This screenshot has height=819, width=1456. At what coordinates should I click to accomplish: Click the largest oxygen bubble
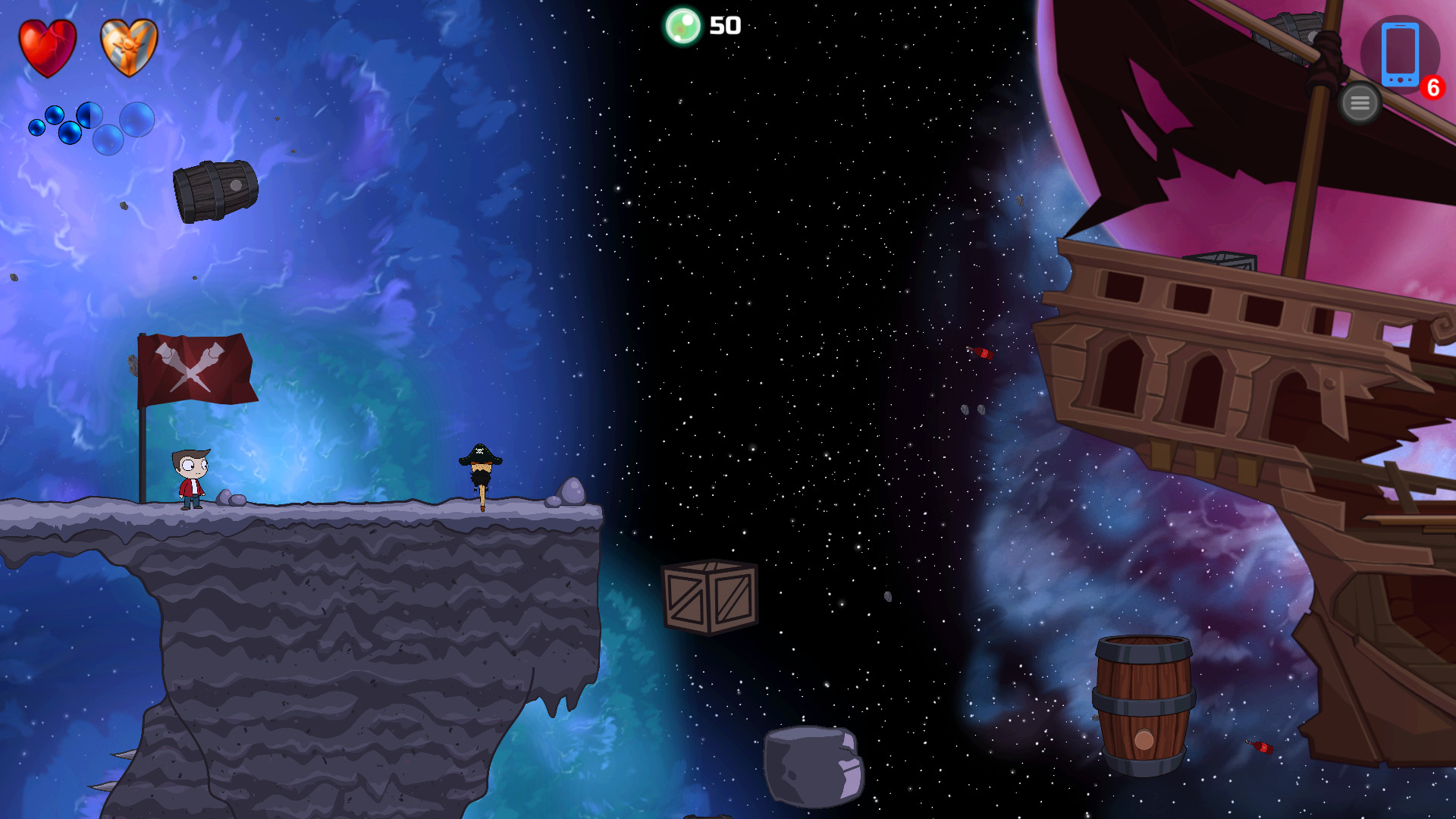pos(136,121)
